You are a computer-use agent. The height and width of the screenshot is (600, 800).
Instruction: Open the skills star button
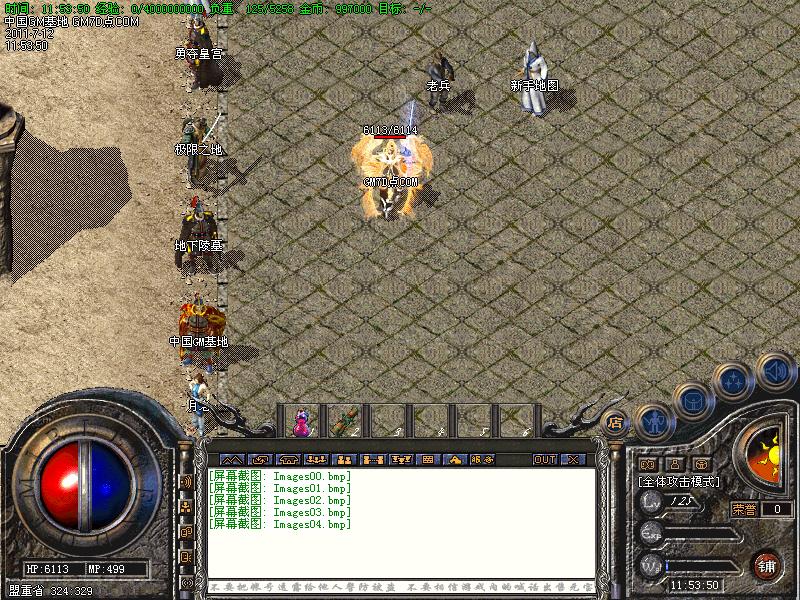[735, 380]
